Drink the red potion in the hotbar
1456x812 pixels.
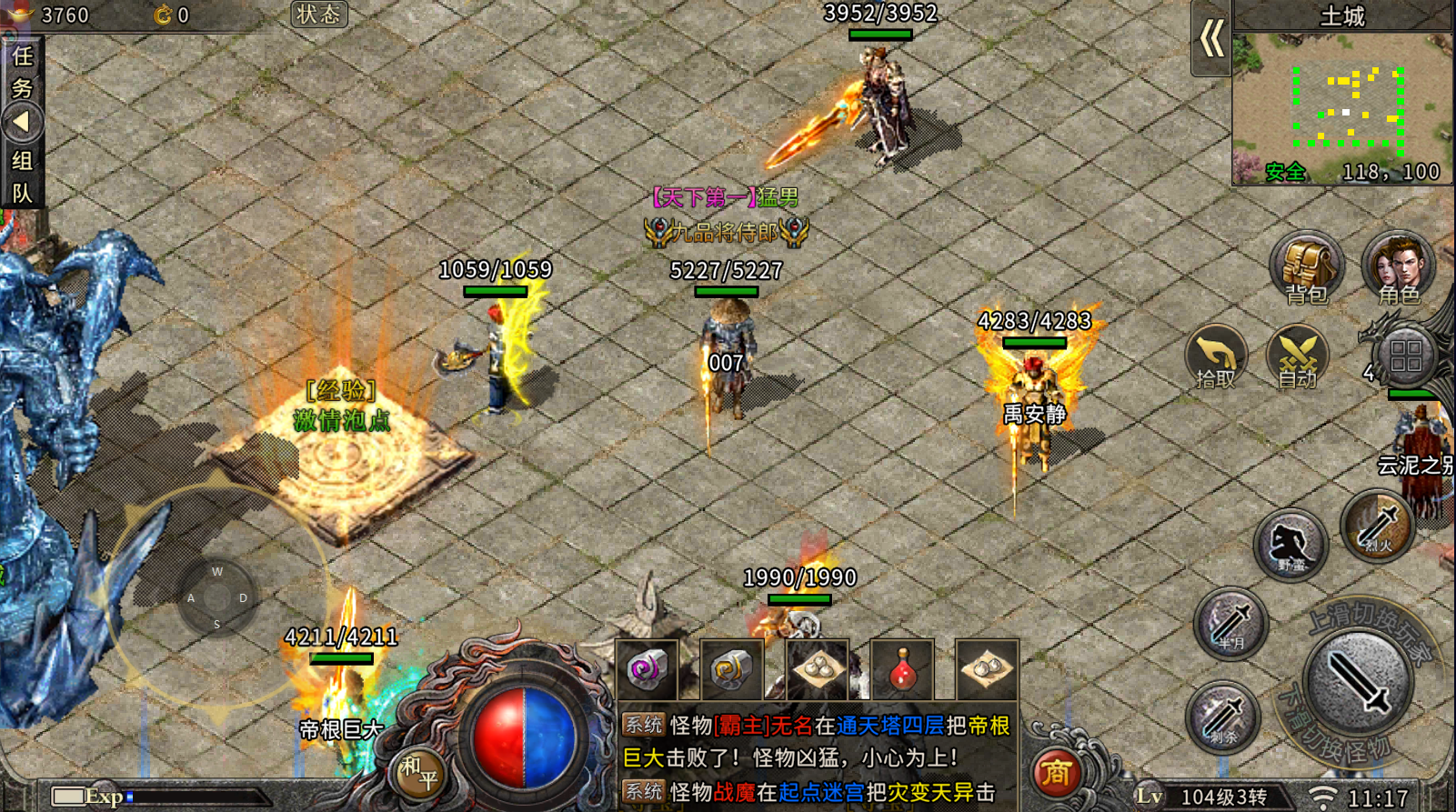coord(901,670)
